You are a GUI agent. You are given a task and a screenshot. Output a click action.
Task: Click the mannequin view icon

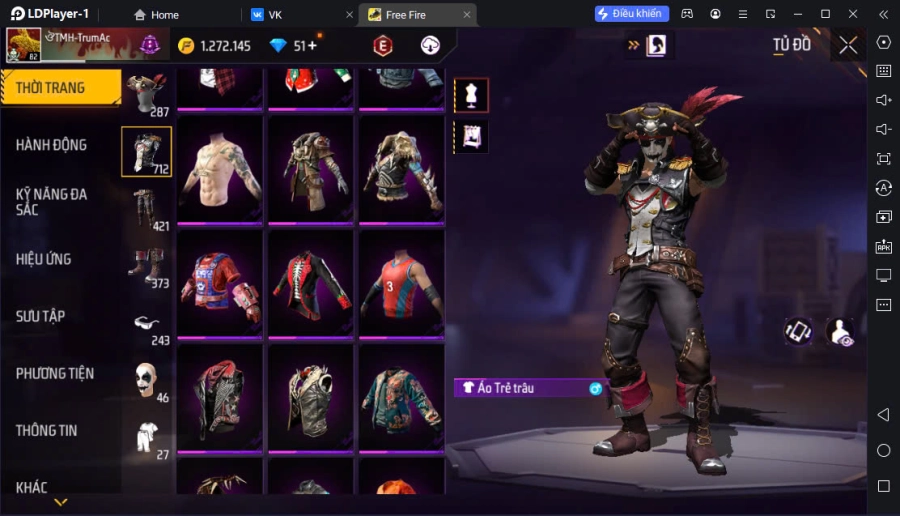(x=471, y=95)
